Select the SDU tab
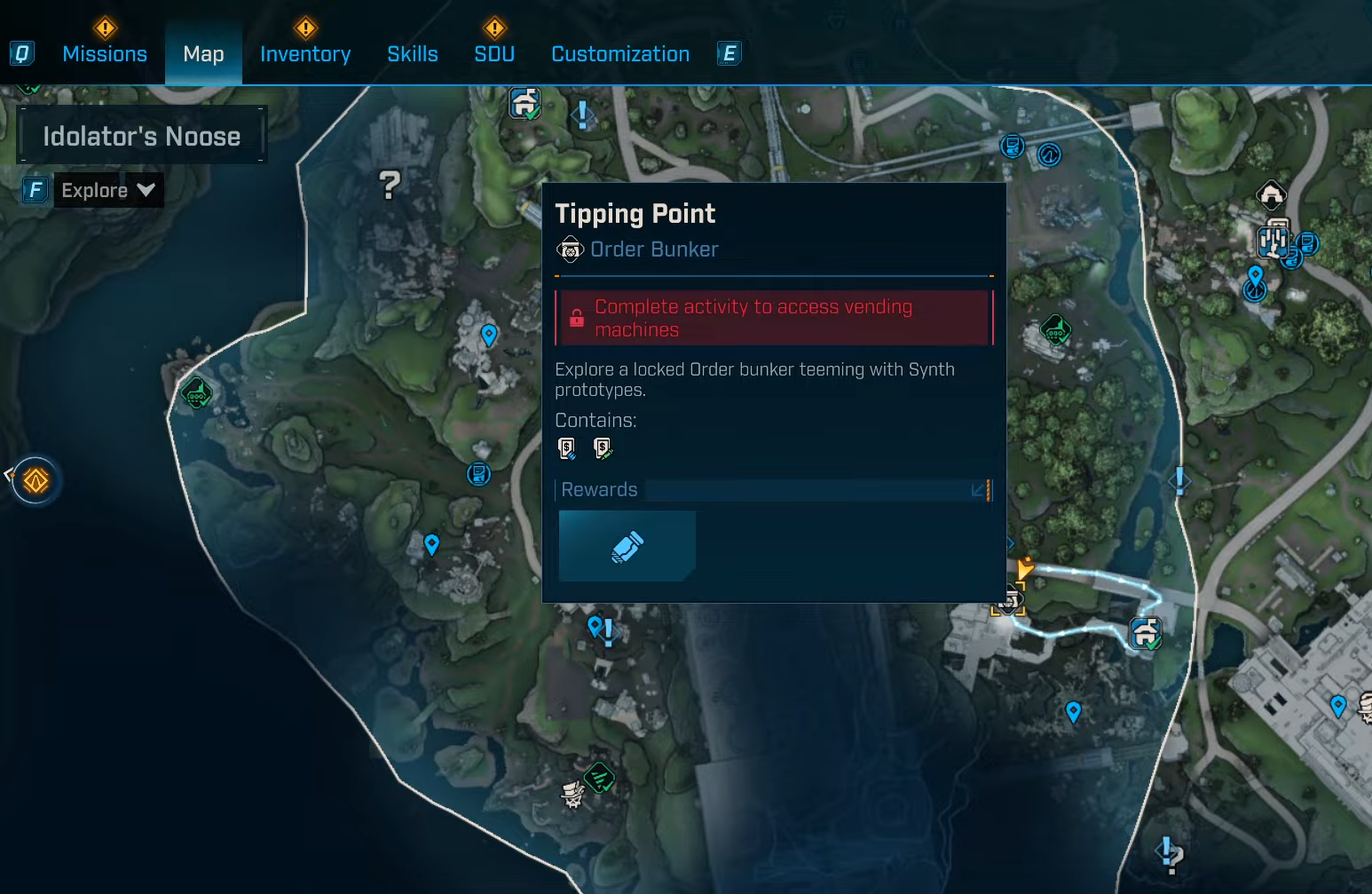The height and width of the screenshot is (894, 1372). [x=494, y=54]
